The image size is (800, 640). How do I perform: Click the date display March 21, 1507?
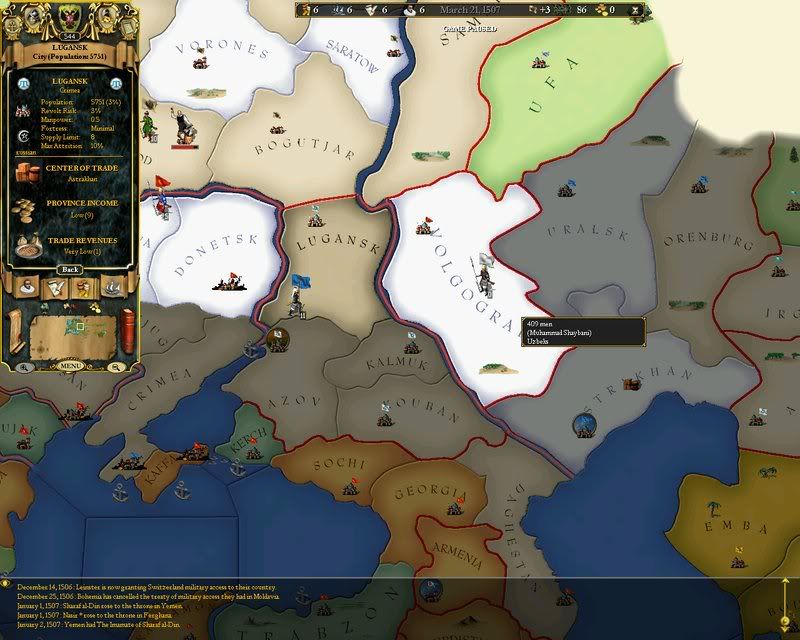pyautogui.click(x=469, y=10)
